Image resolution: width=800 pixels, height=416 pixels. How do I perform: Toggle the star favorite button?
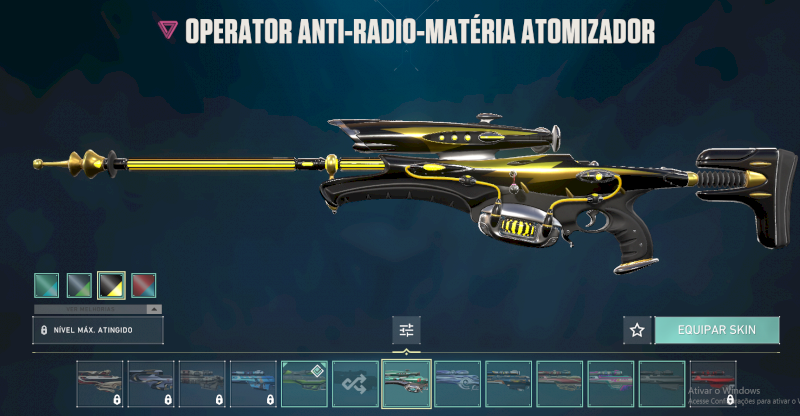(x=637, y=329)
